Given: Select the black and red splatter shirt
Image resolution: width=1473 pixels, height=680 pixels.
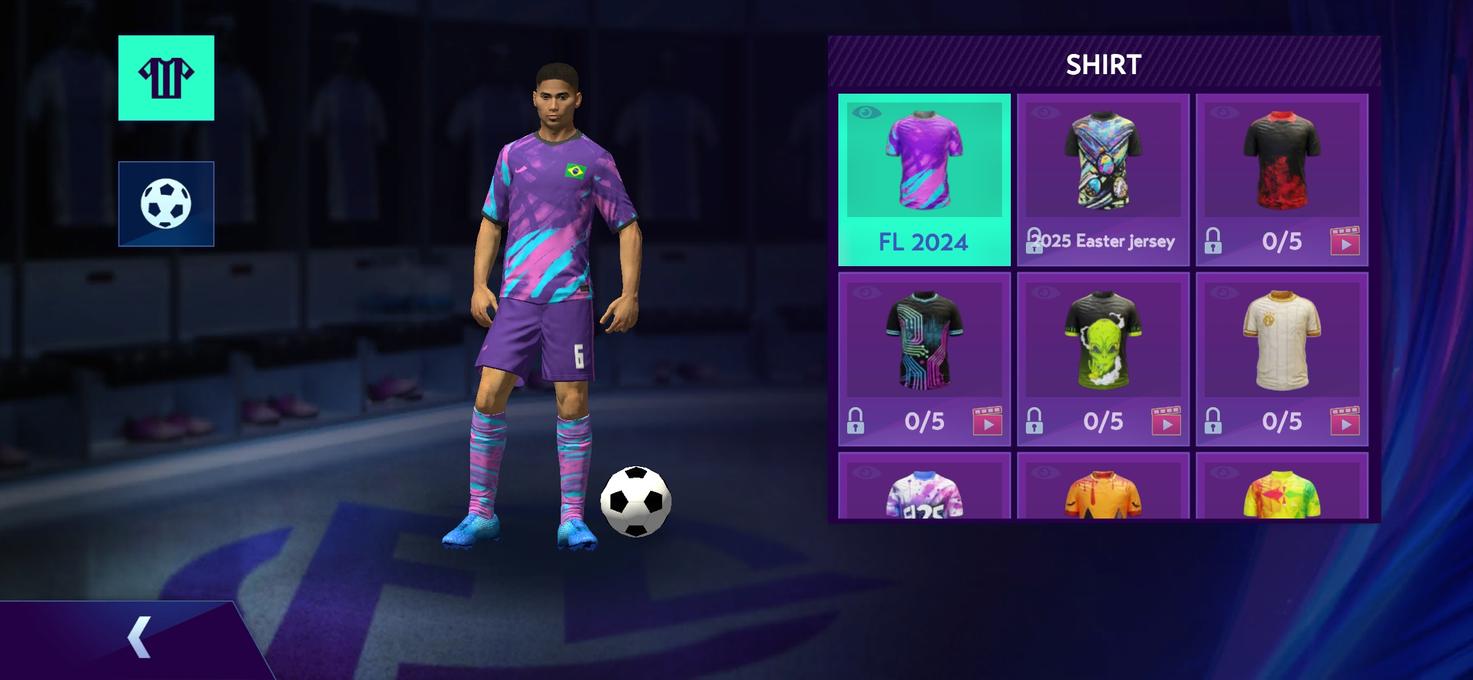Looking at the screenshot, I should tap(1281, 160).
